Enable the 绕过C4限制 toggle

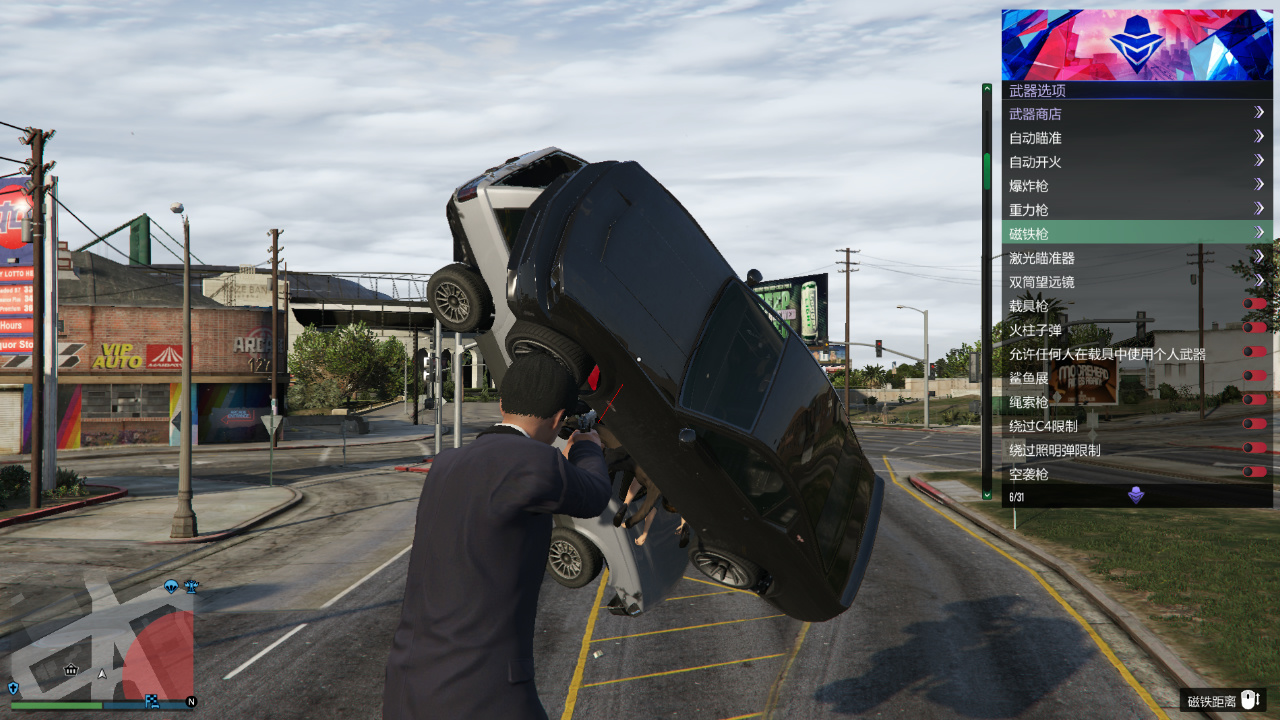pyautogui.click(x=1254, y=424)
